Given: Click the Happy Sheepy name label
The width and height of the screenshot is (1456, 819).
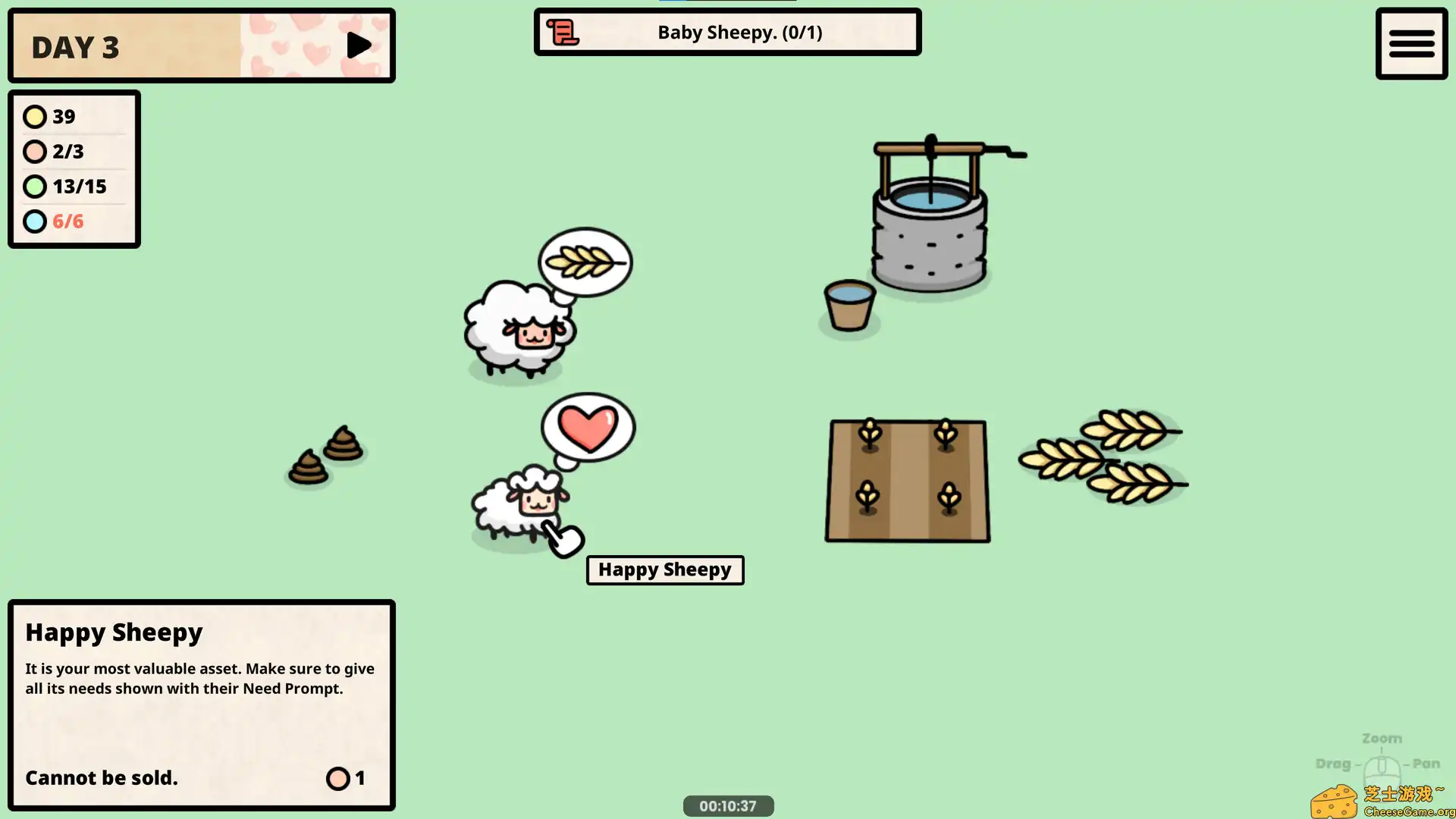Looking at the screenshot, I should tap(664, 570).
